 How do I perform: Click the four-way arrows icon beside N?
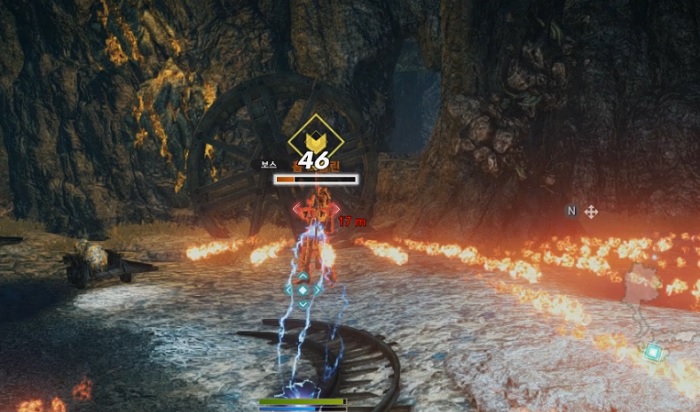click(591, 212)
